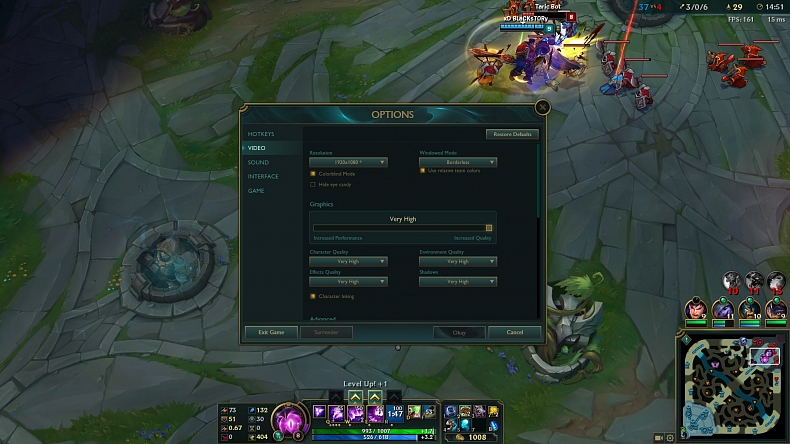Switch to the Sound settings section
This screenshot has width=790, height=444.
point(258,162)
